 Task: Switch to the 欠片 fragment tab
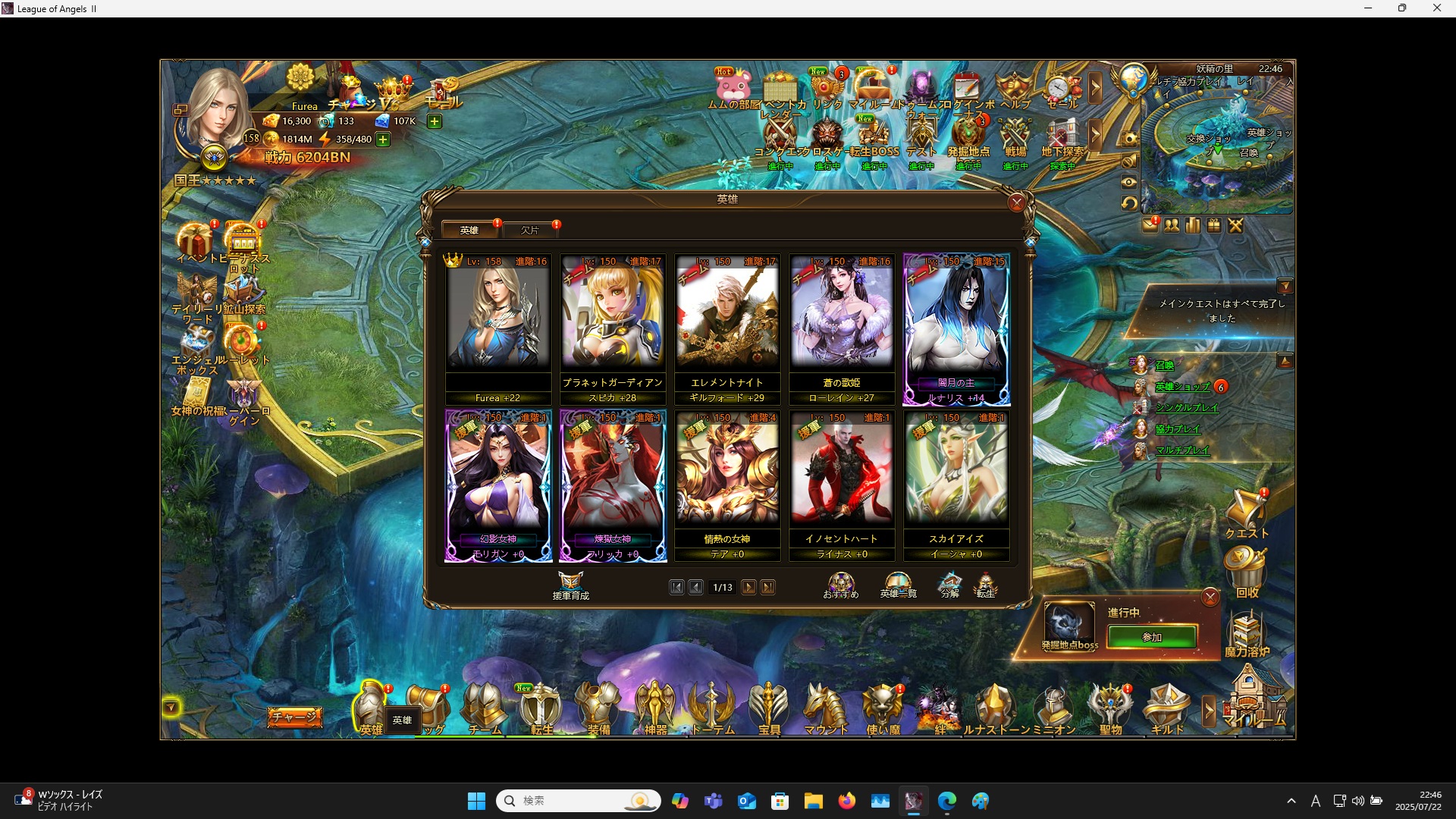[x=531, y=230]
